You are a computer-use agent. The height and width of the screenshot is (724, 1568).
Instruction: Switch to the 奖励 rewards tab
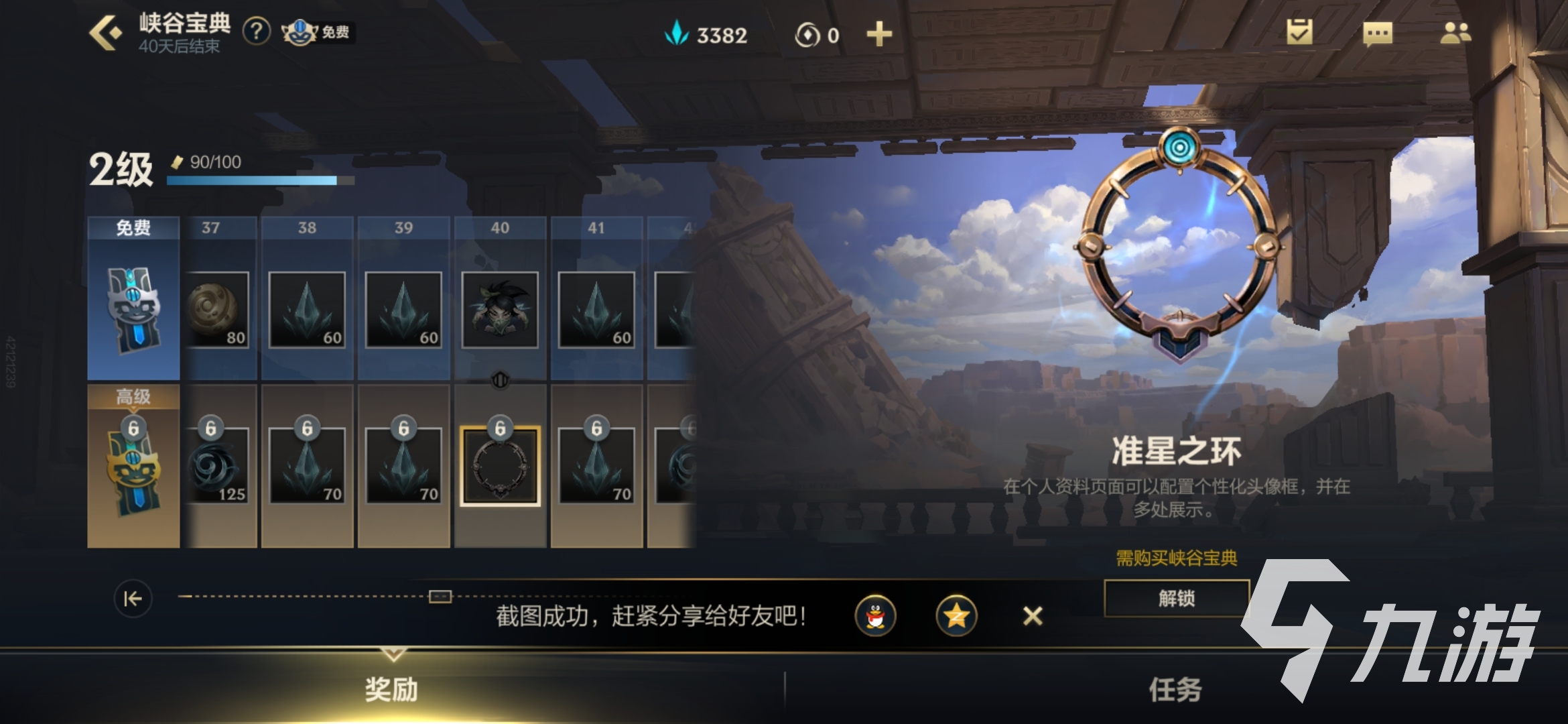point(392,689)
